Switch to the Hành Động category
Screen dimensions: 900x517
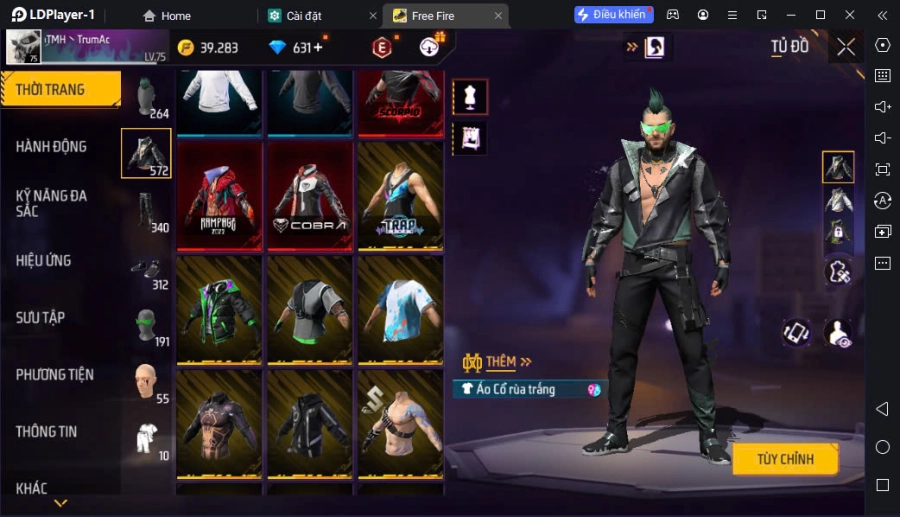52,147
